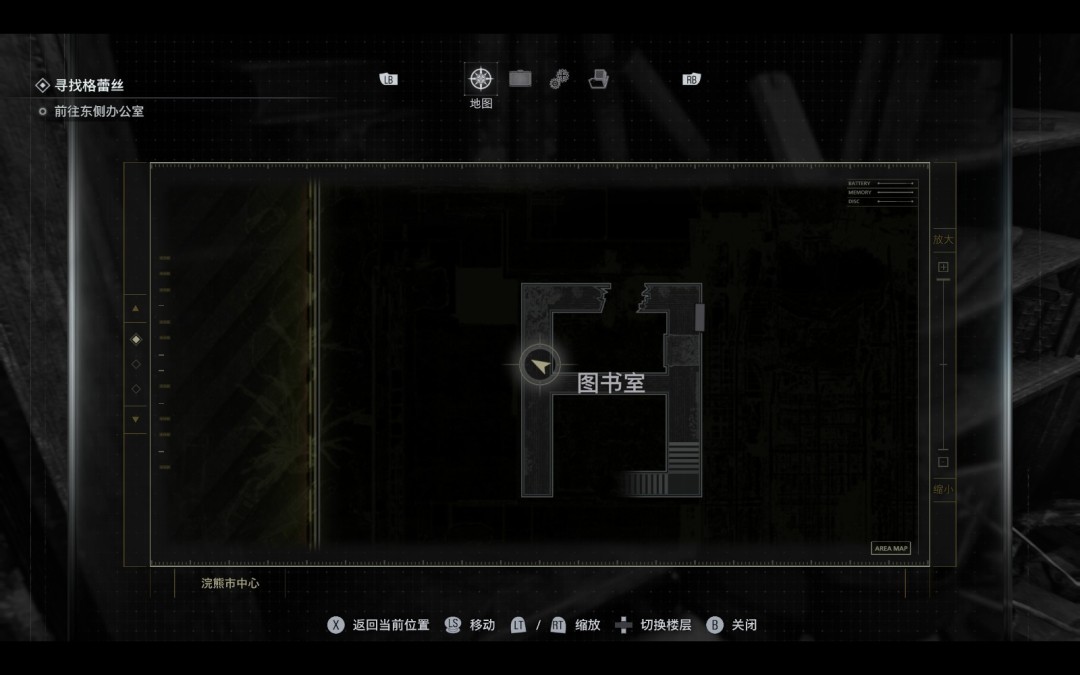This screenshot has height=675, width=1080.
Task: Select the highlighted top floor diamond
Action: click(x=136, y=339)
